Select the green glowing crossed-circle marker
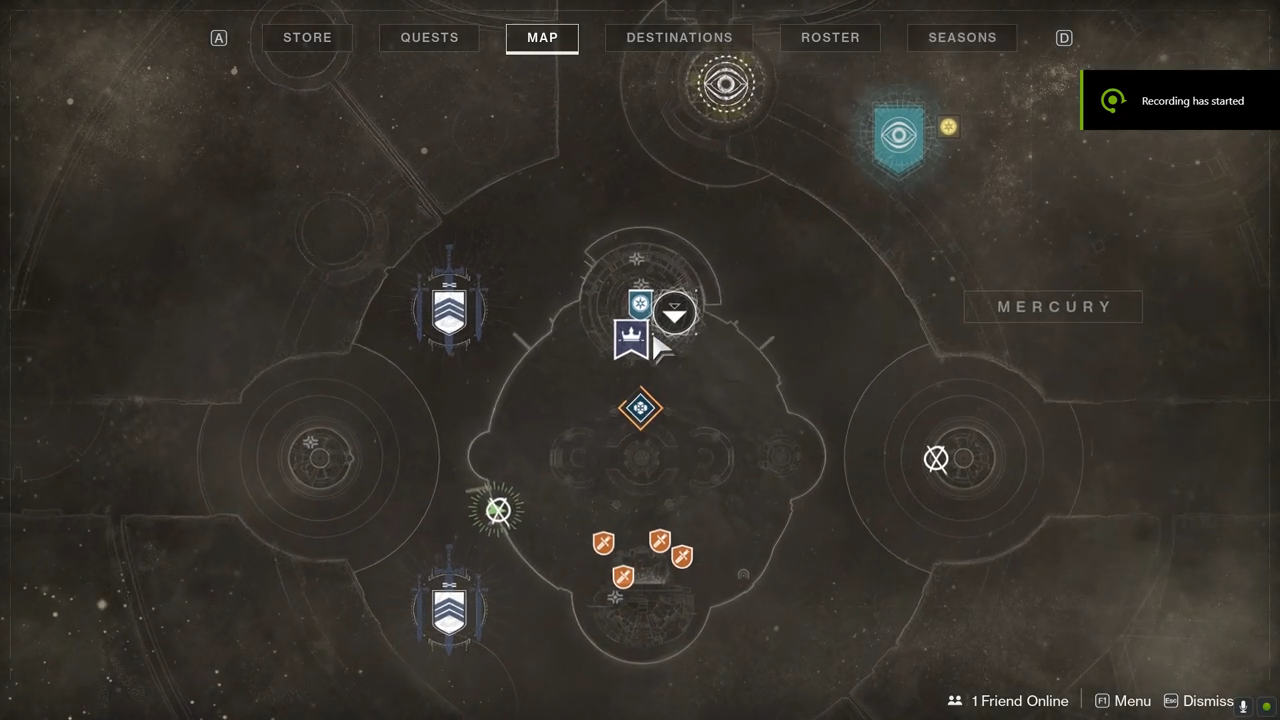The width and height of the screenshot is (1280, 720). [497, 511]
